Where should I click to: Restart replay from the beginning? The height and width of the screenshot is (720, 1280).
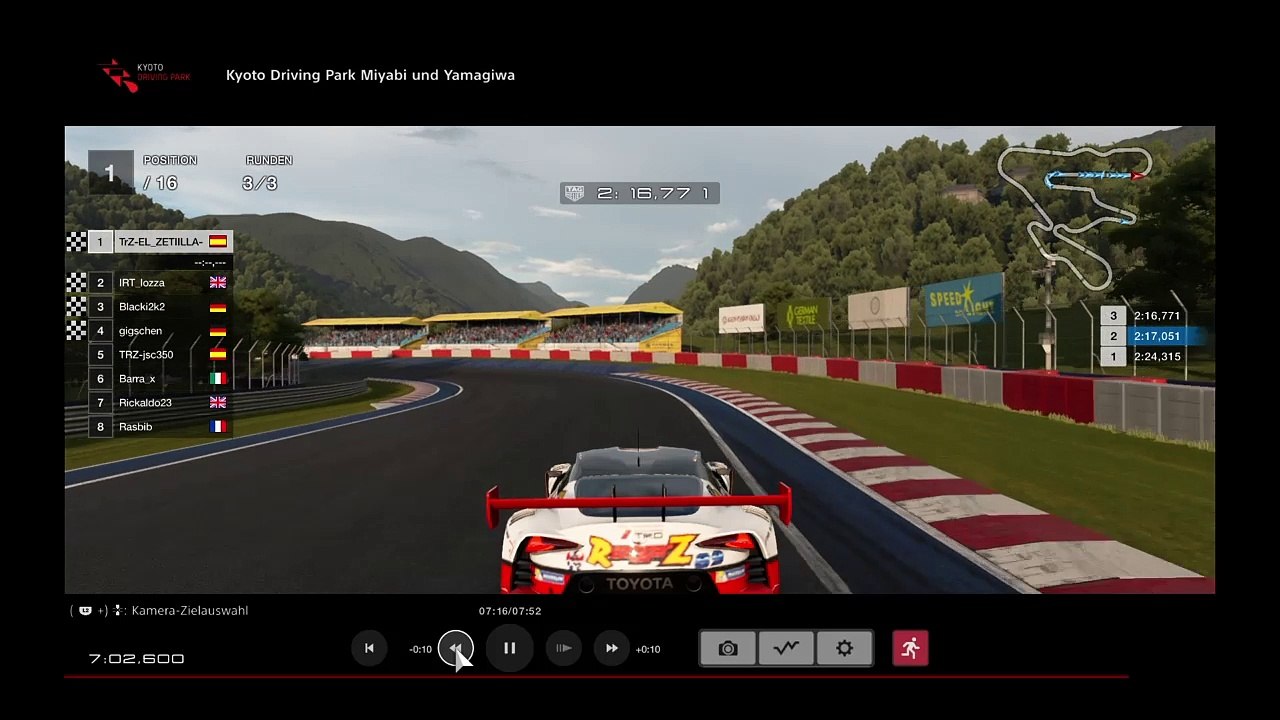click(x=369, y=648)
